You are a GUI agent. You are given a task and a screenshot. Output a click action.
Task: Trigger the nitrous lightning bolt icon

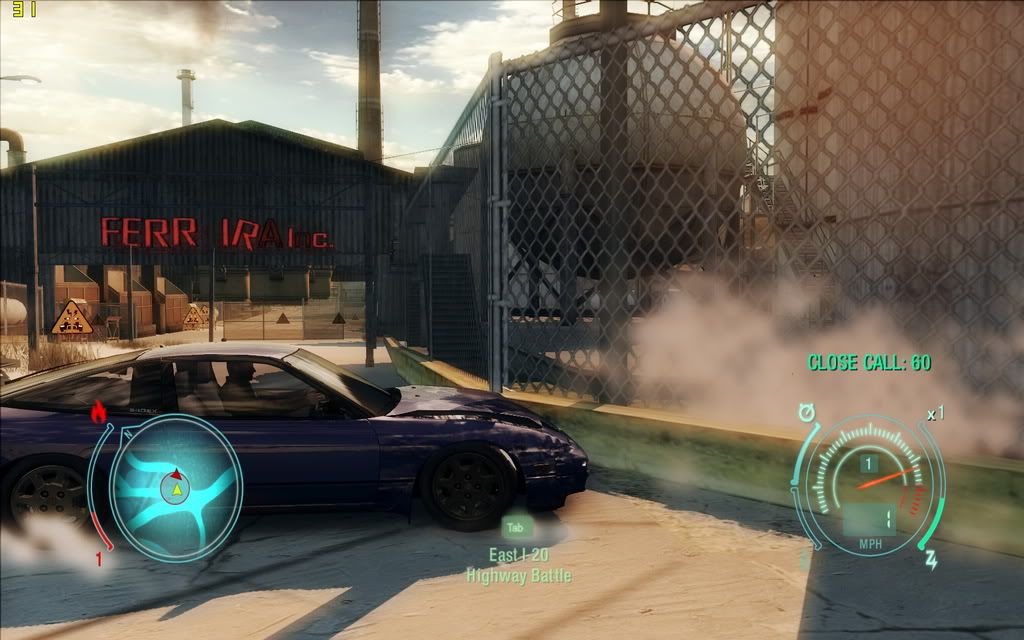tap(930, 557)
